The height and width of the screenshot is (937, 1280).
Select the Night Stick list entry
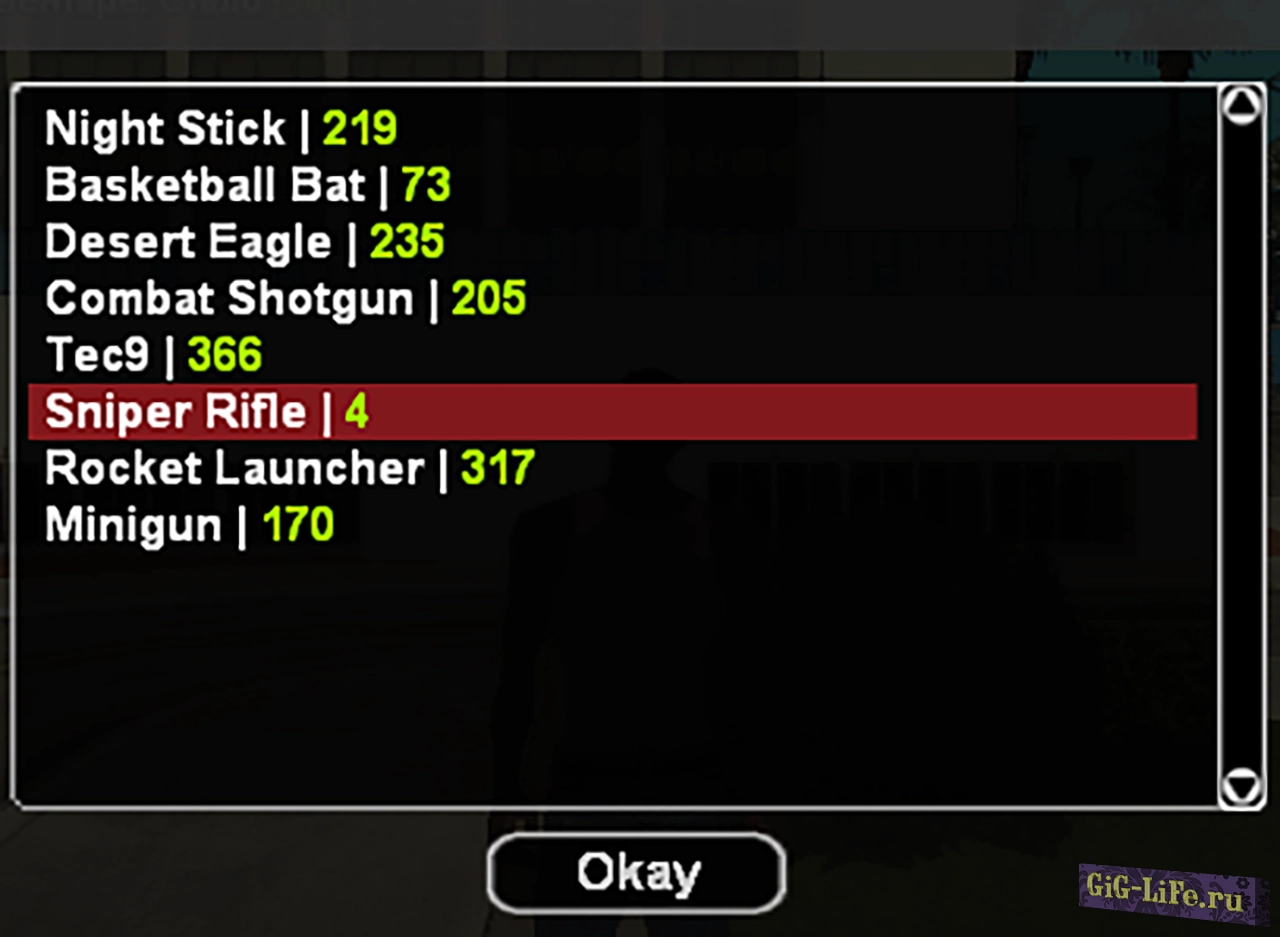(165, 128)
